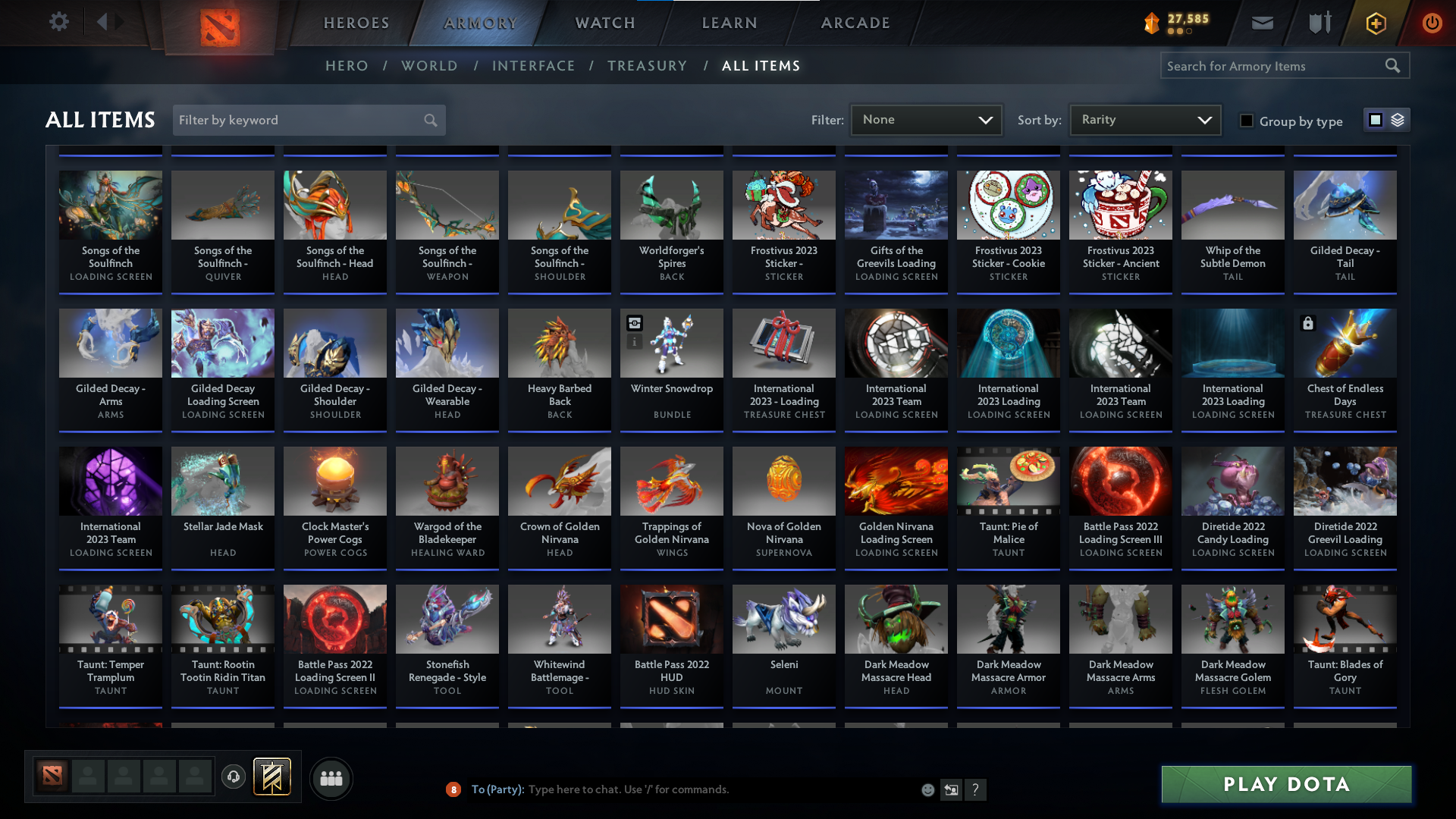Open the notifications envelope icon
This screenshot has height=819, width=1456.
coord(1262,23)
